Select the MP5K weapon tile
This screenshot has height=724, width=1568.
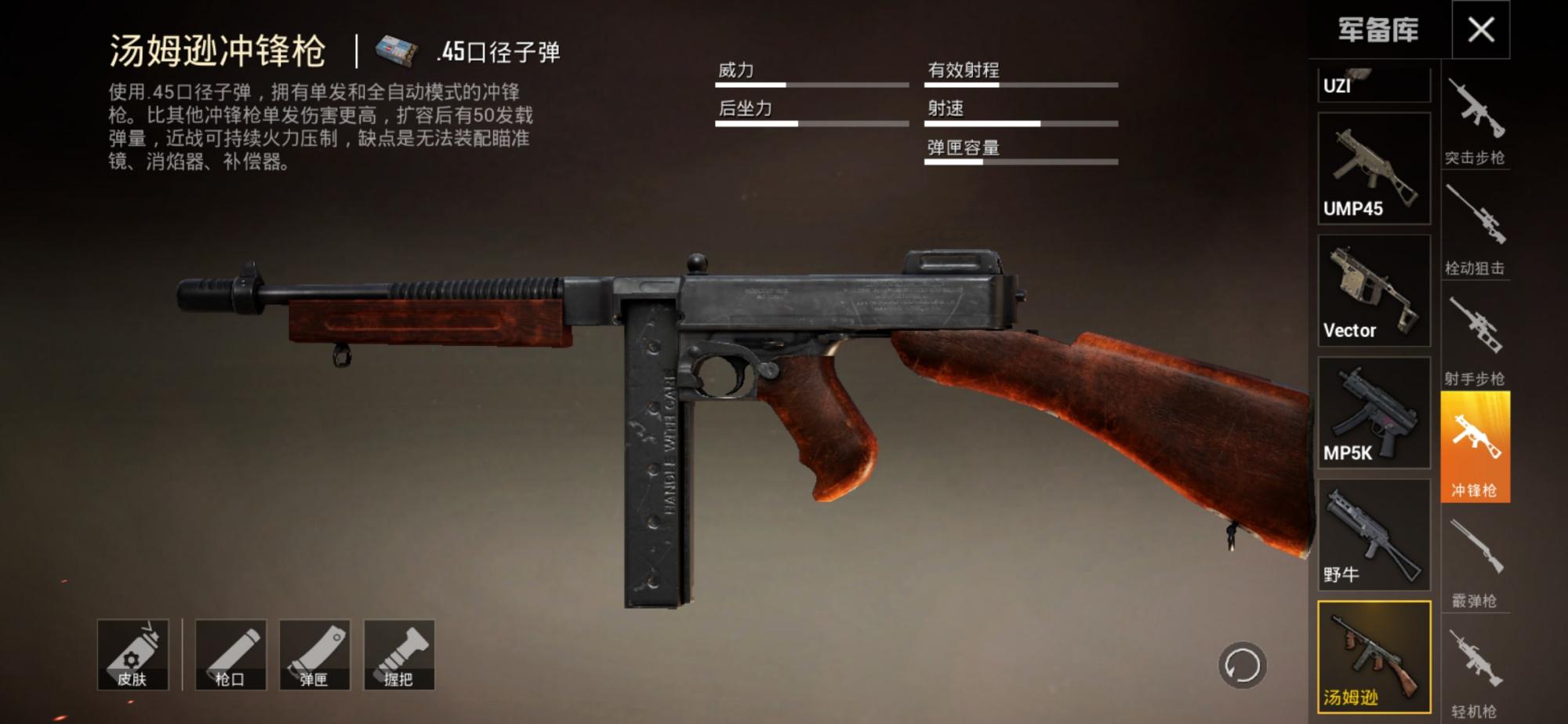(x=1374, y=413)
